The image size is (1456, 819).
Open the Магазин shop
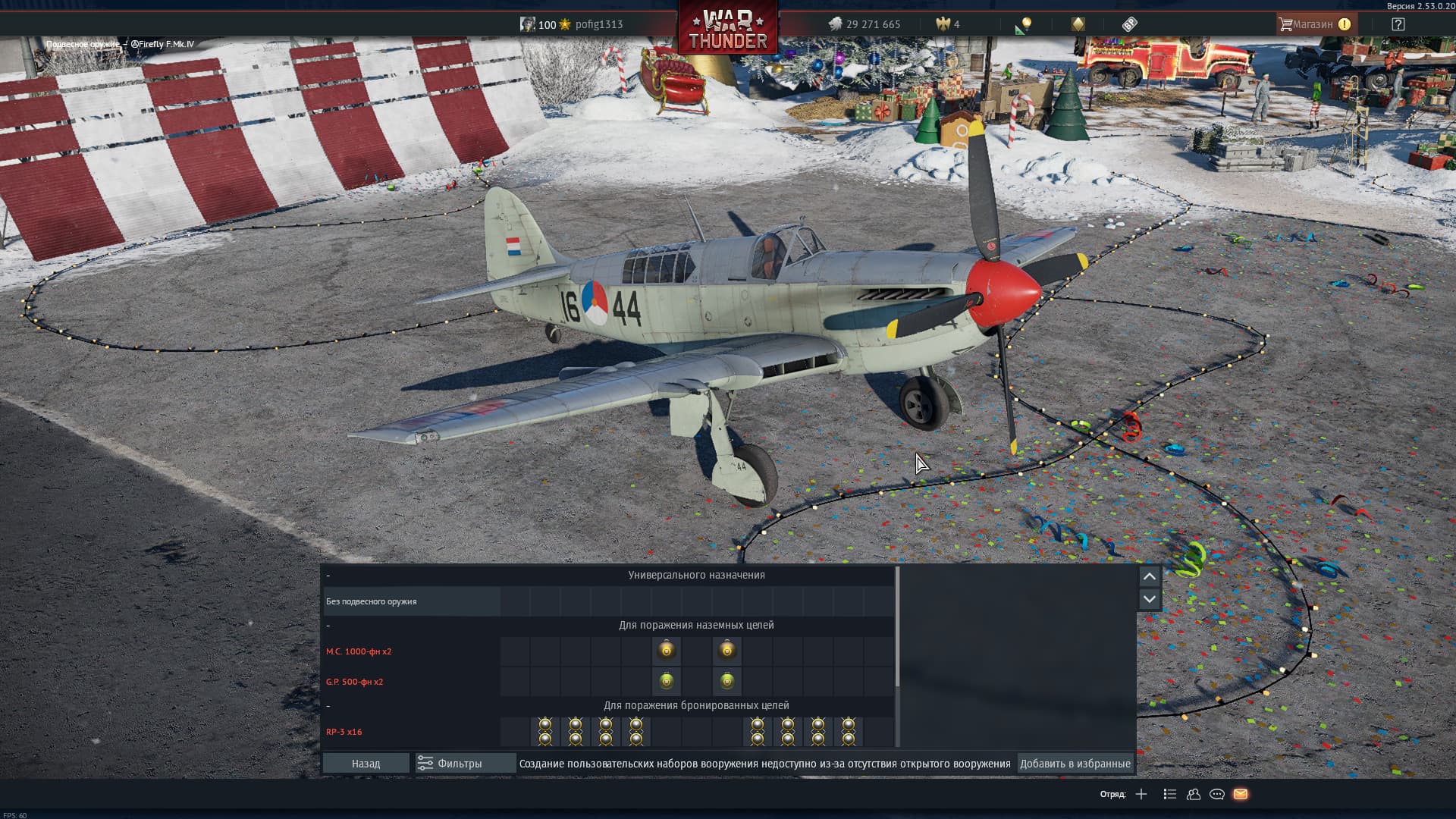(1314, 24)
